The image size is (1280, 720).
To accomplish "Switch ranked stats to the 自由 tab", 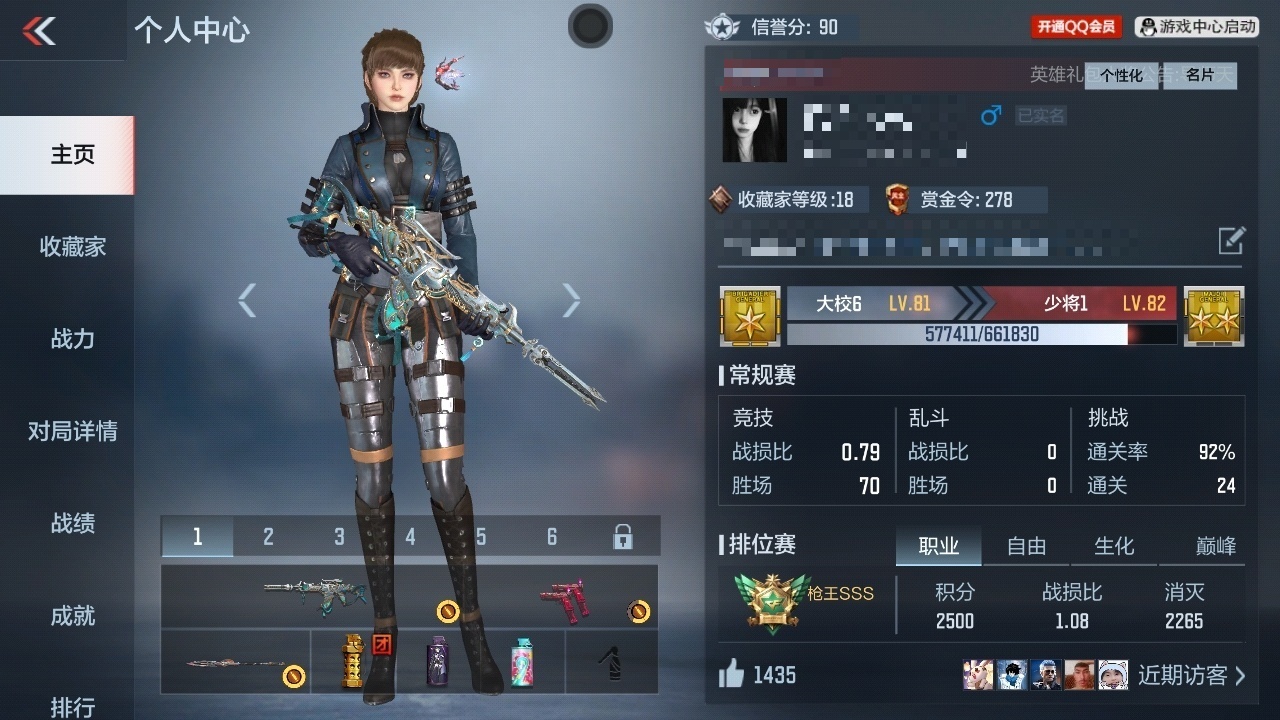I will pyautogui.click(x=1026, y=546).
